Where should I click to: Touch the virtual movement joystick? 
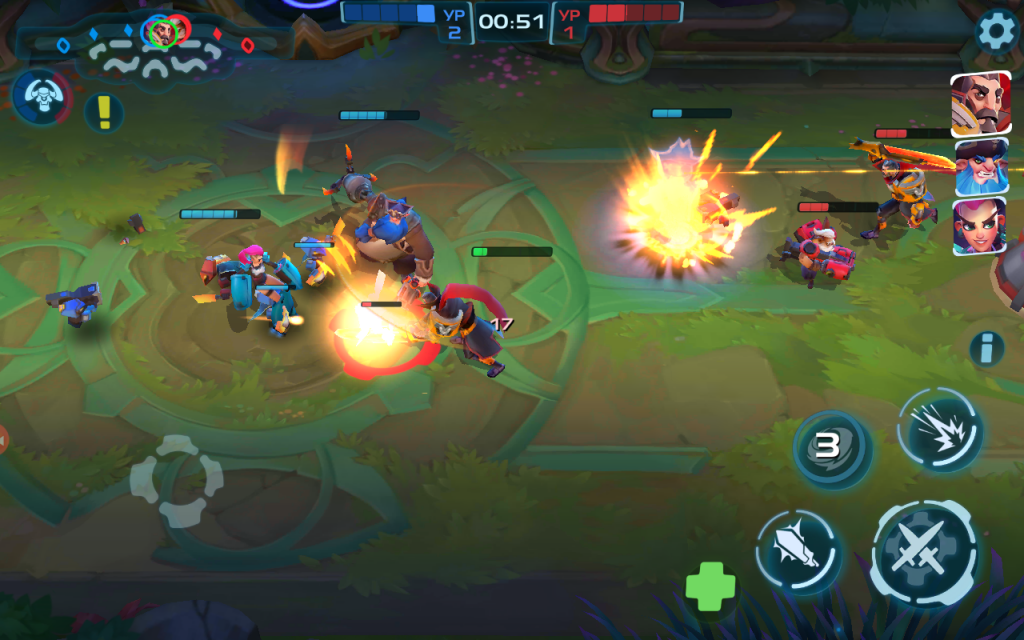177,481
